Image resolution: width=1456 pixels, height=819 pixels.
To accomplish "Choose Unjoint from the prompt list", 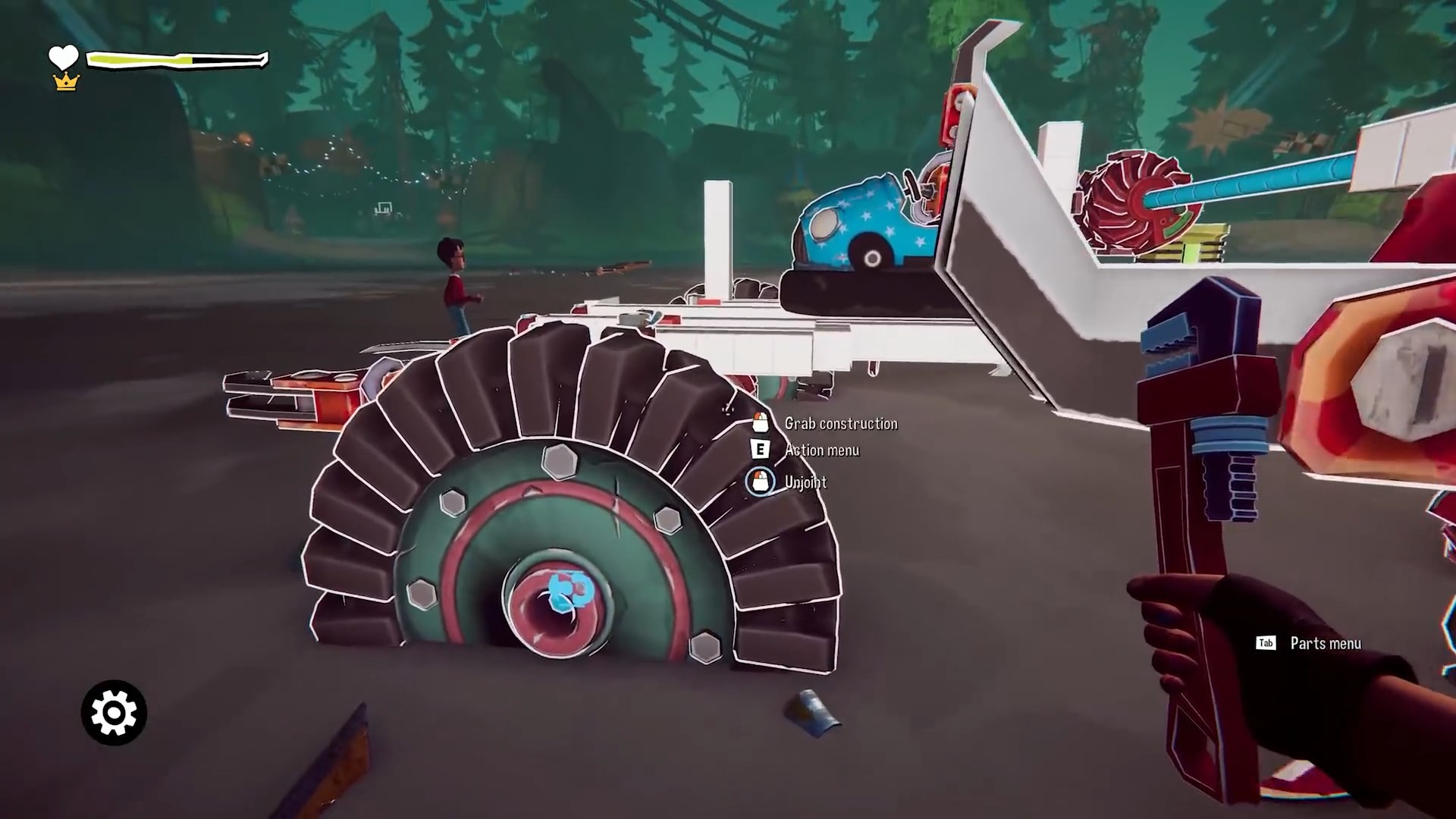I will click(806, 482).
